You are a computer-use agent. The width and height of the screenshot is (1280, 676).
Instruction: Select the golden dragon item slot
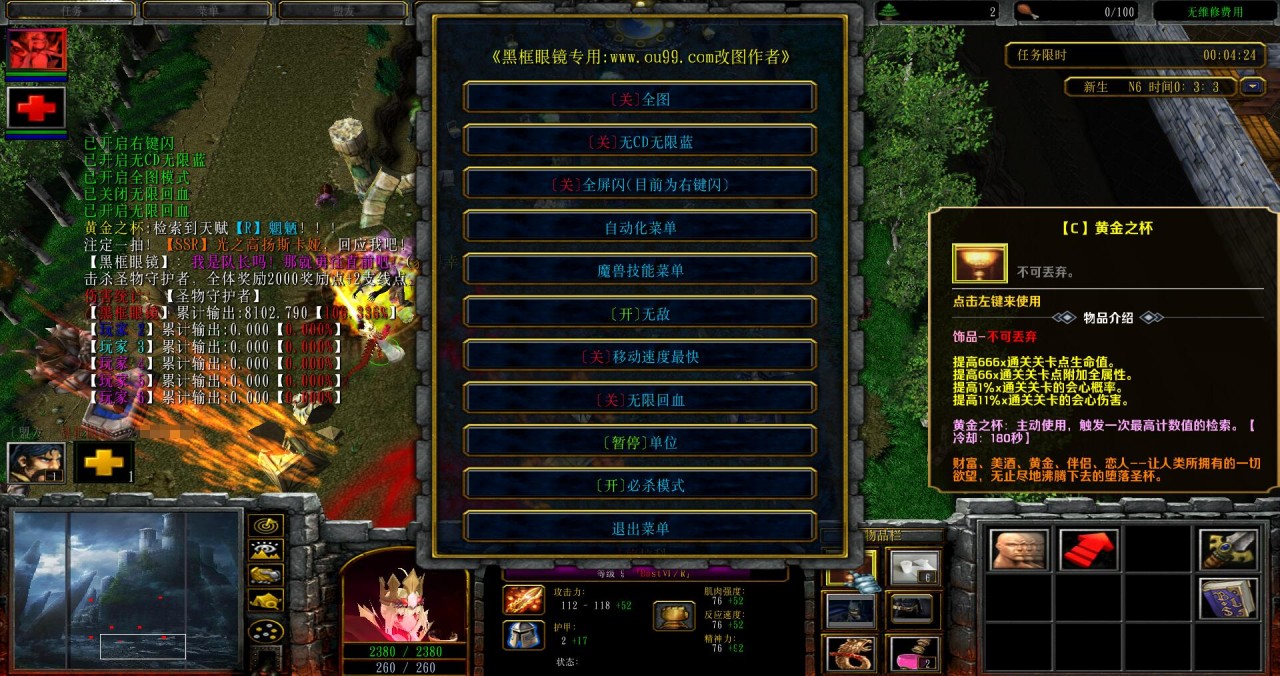[x=850, y=655]
